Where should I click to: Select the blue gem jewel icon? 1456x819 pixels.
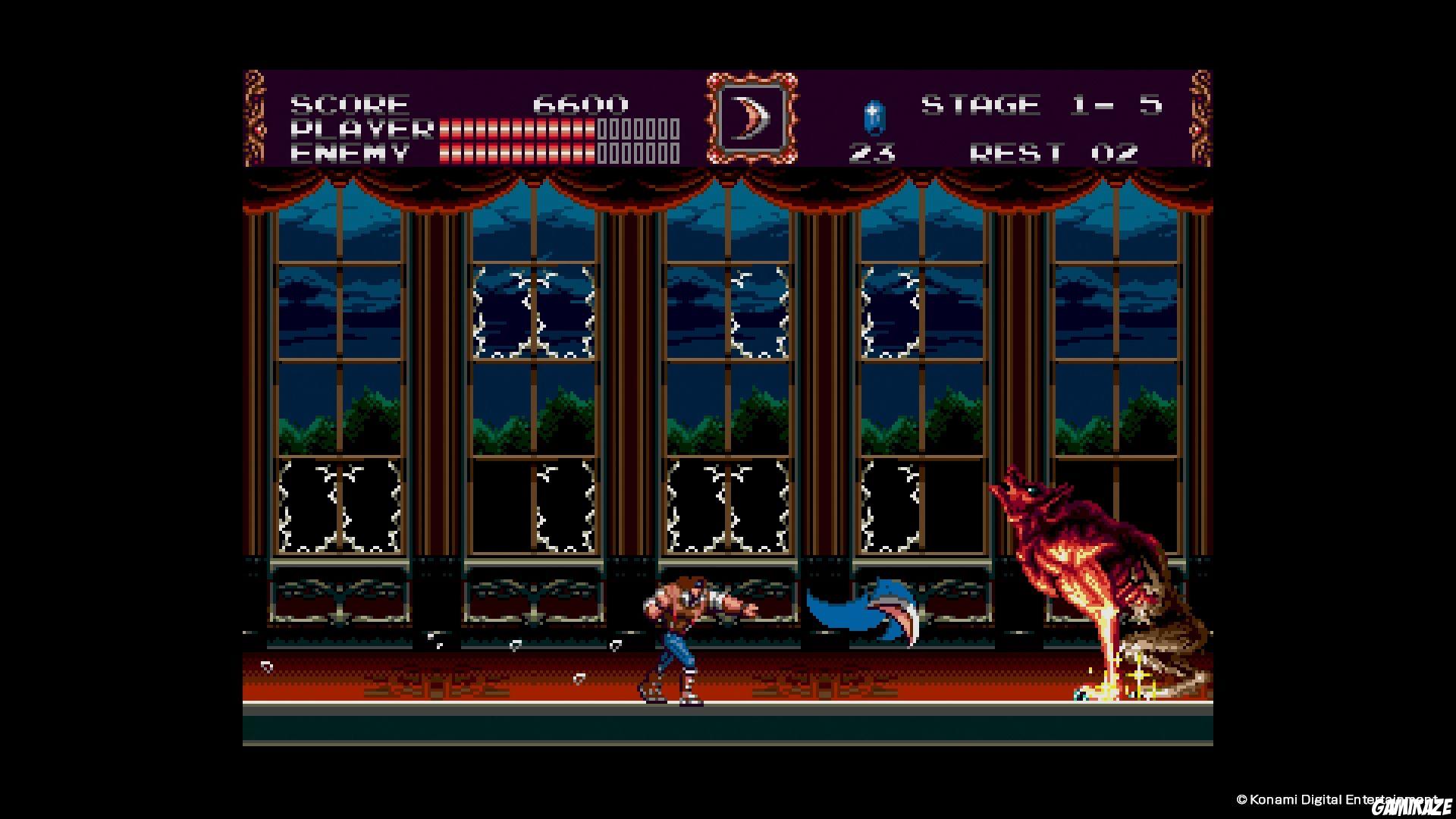[873, 118]
